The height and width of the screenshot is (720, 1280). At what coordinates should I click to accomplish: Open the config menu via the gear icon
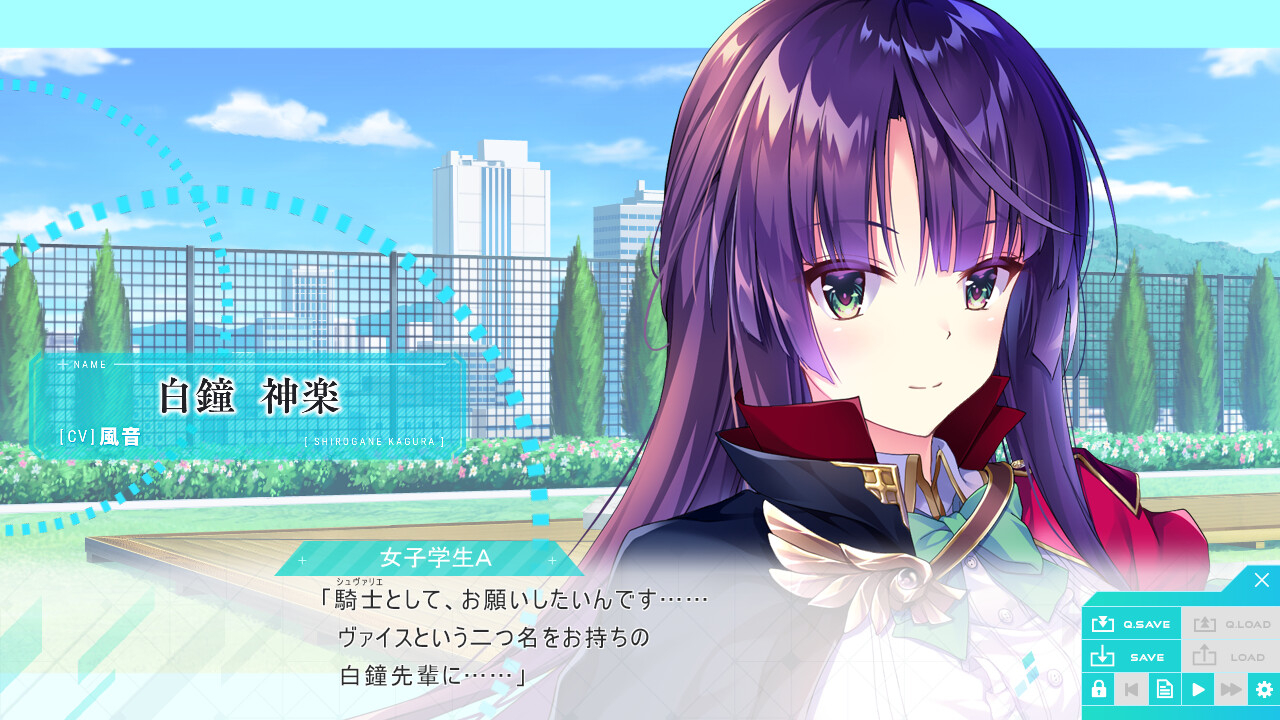click(1263, 689)
